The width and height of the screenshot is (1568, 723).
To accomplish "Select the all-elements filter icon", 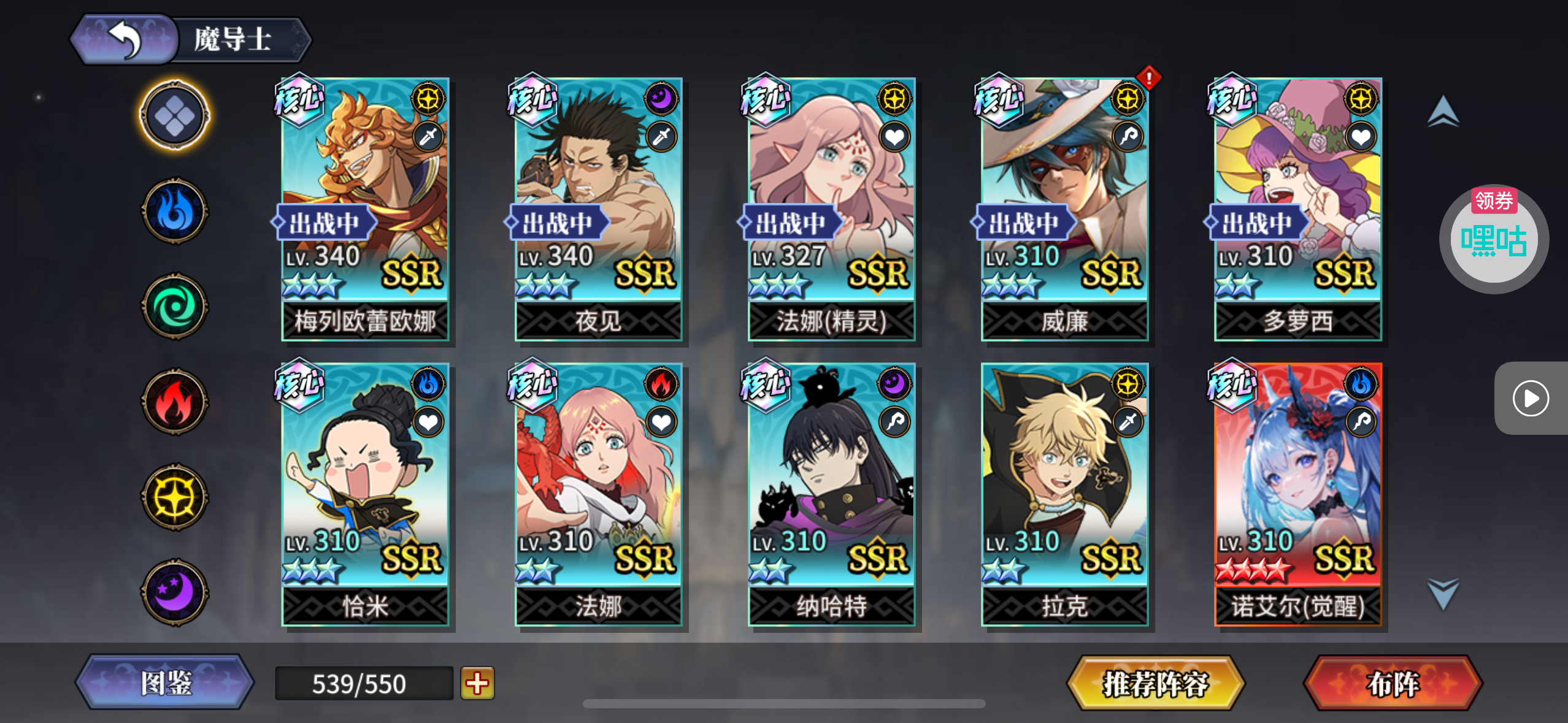I will pos(175,116).
